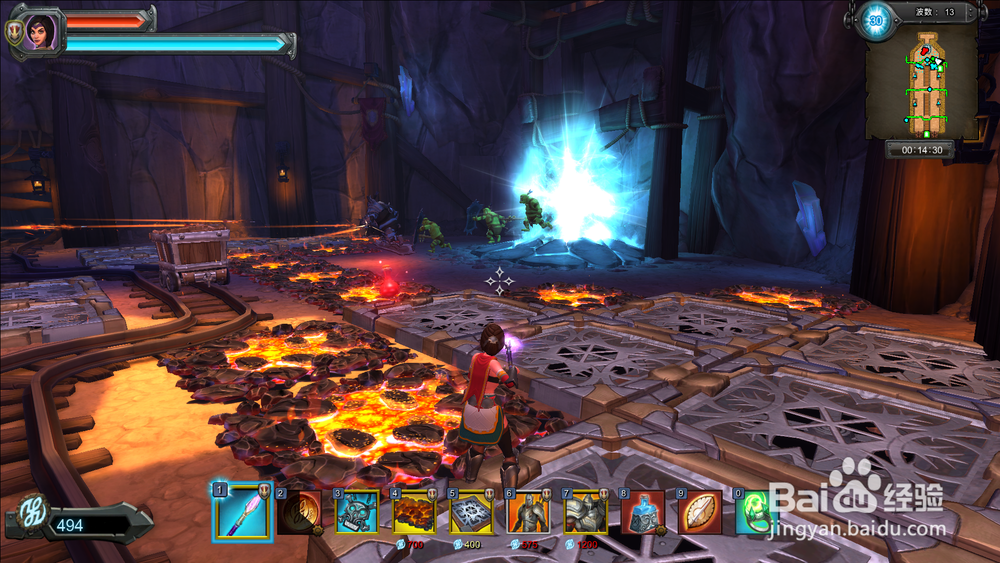Choose the armored guardian costing 575

click(x=529, y=511)
